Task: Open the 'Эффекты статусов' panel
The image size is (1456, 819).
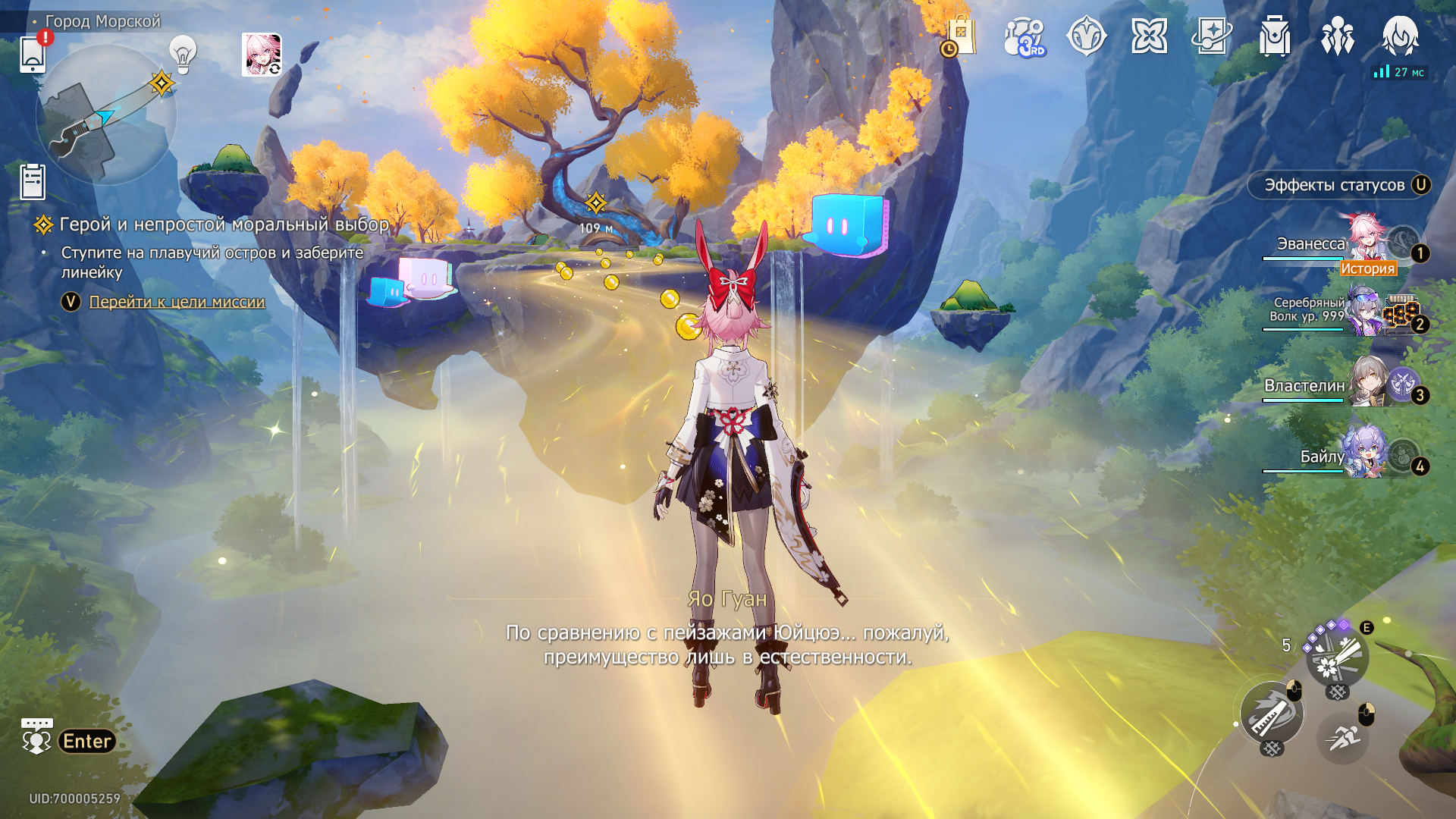Action: pos(1338,185)
